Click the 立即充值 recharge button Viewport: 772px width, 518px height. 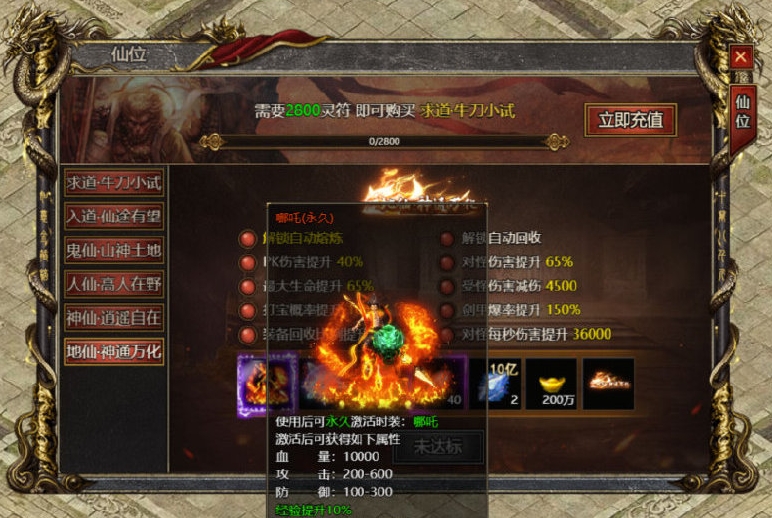coord(630,120)
